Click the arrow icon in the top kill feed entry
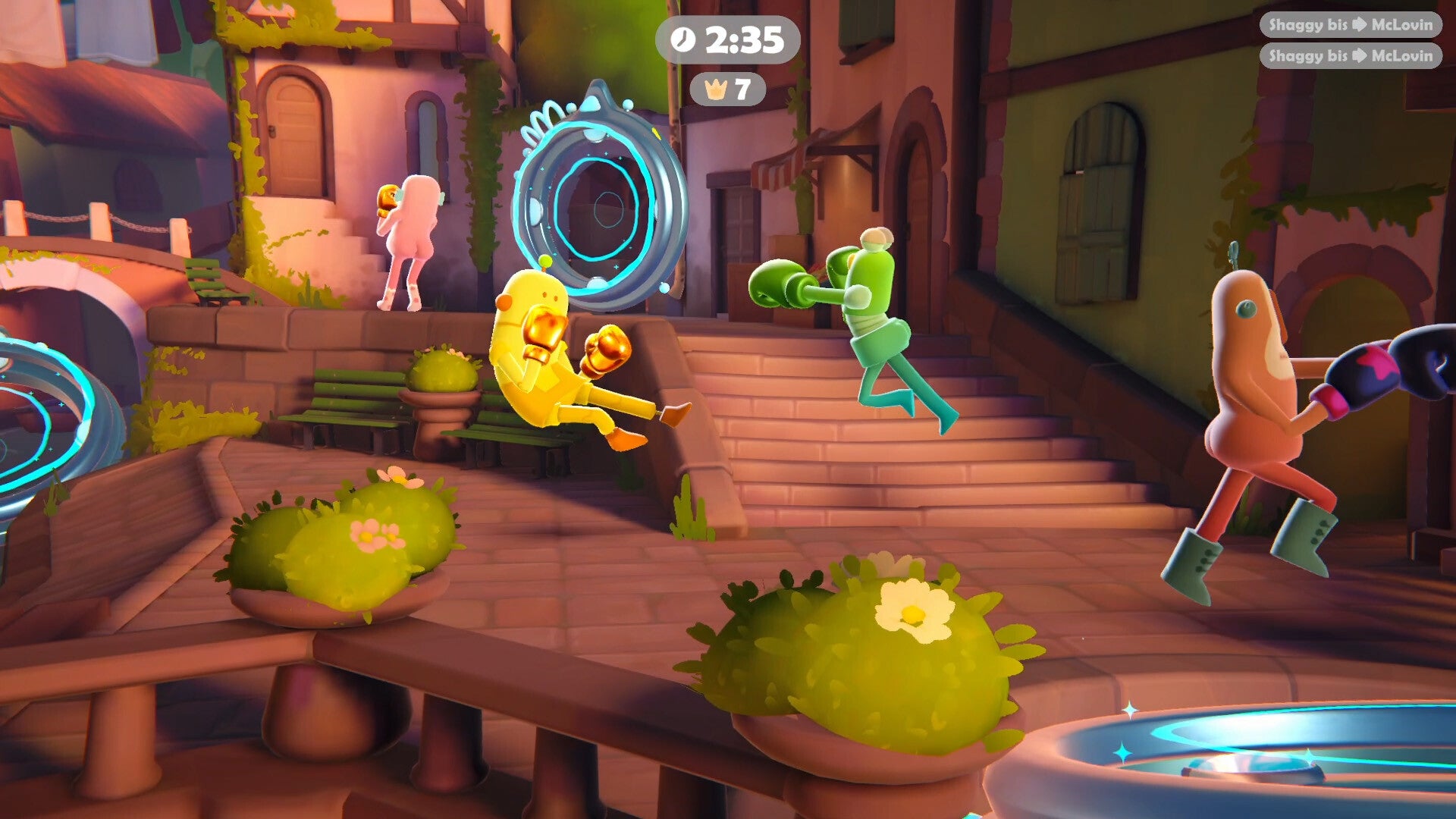This screenshot has width=1456, height=819. click(1360, 25)
